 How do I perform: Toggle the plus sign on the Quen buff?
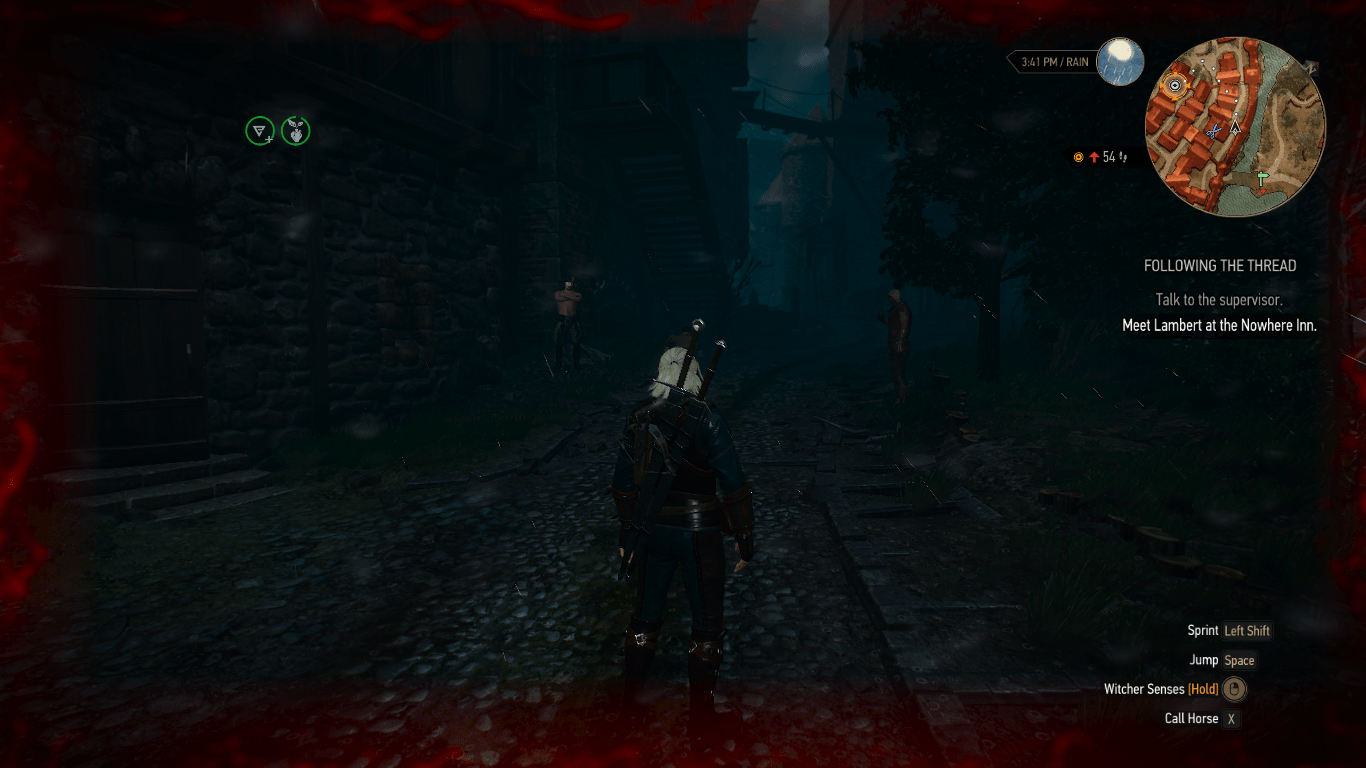tap(268, 141)
